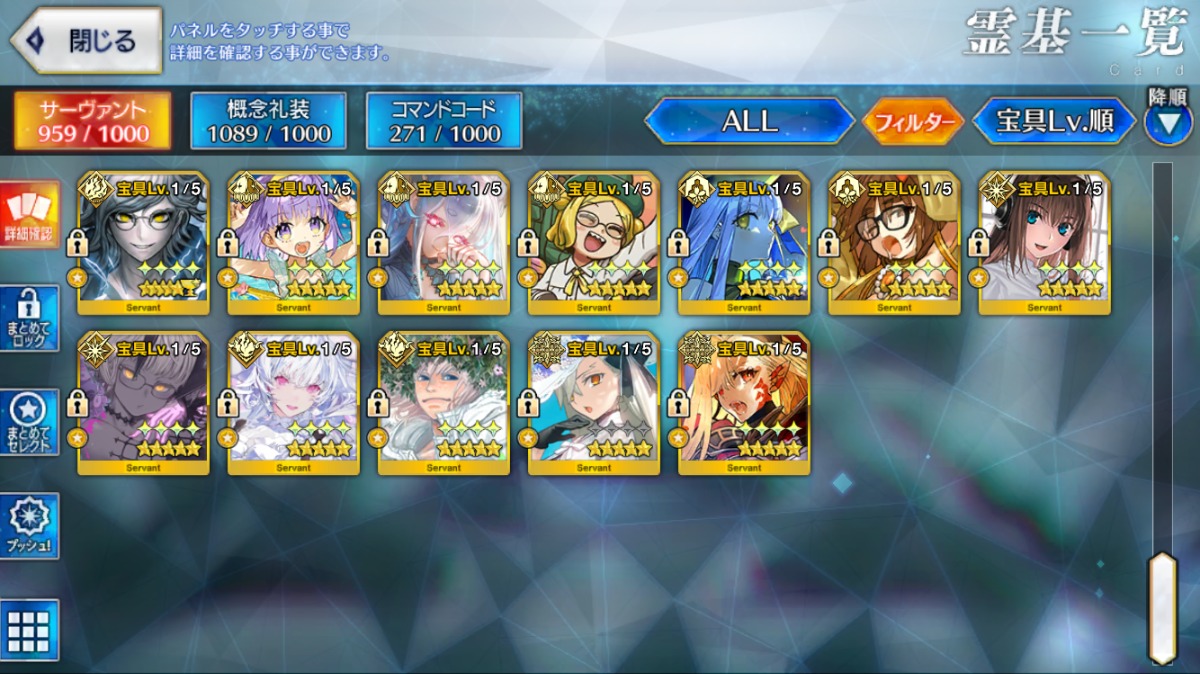Open the フィルター filter options
Image resolution: width=1200 pixels, height=674 pixels.
[x=913, y=122]
